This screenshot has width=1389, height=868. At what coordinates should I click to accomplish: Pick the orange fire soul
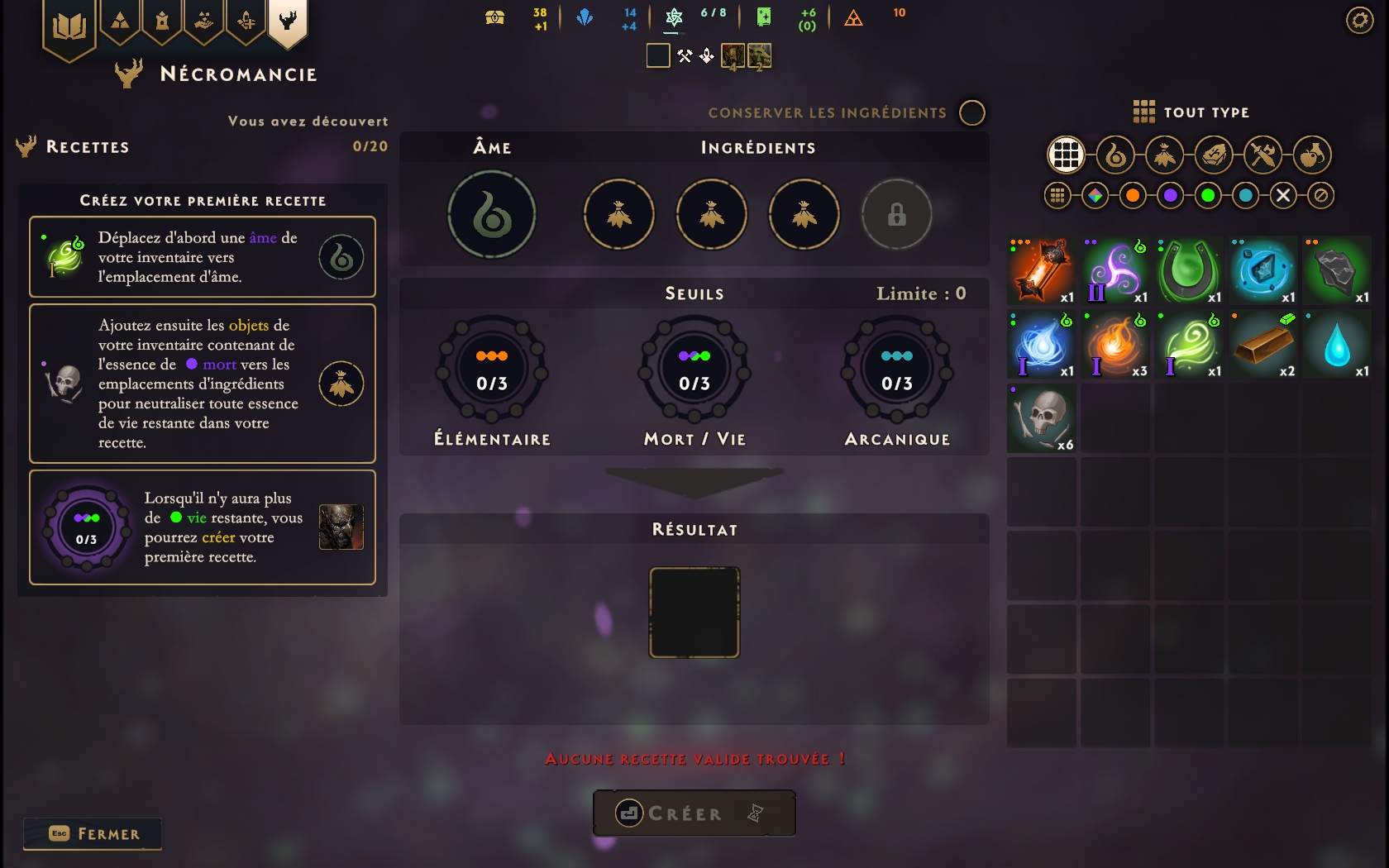click(1115, 345)
